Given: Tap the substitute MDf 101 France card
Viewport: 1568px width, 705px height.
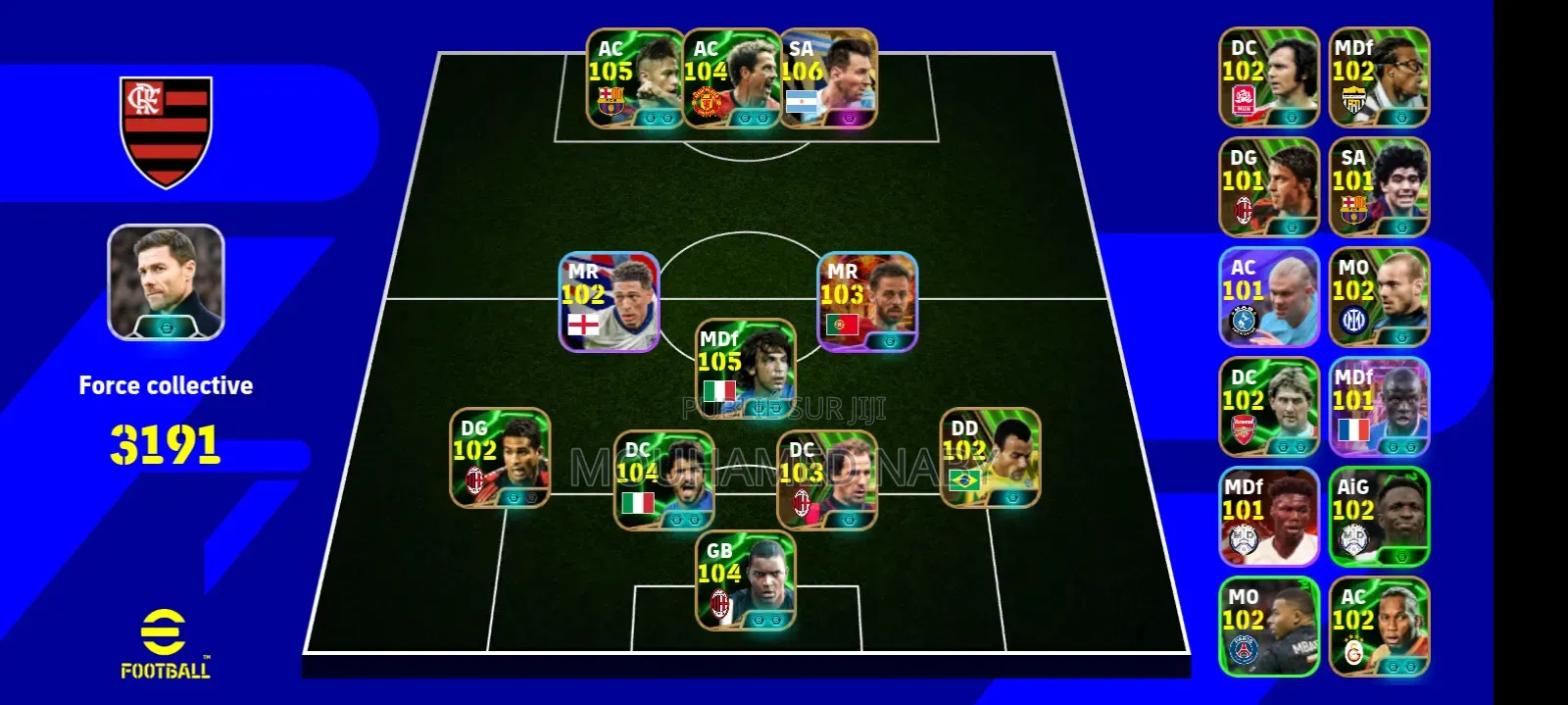Looking at the screenshot, I should click(1379, 407).
